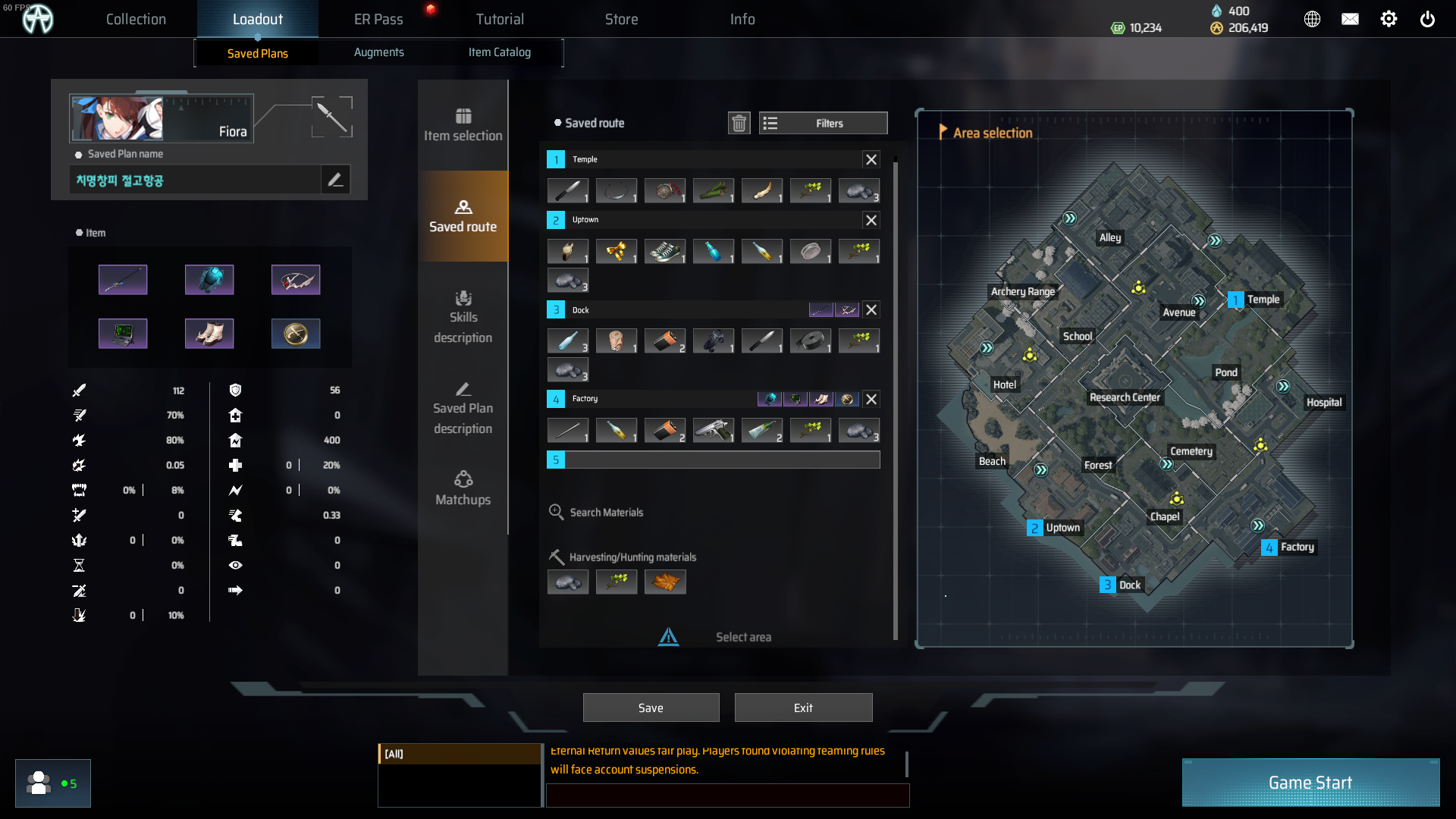The image size is (1456, 819).
Task: Open the route Filters list
Action: tap(823, 123)
